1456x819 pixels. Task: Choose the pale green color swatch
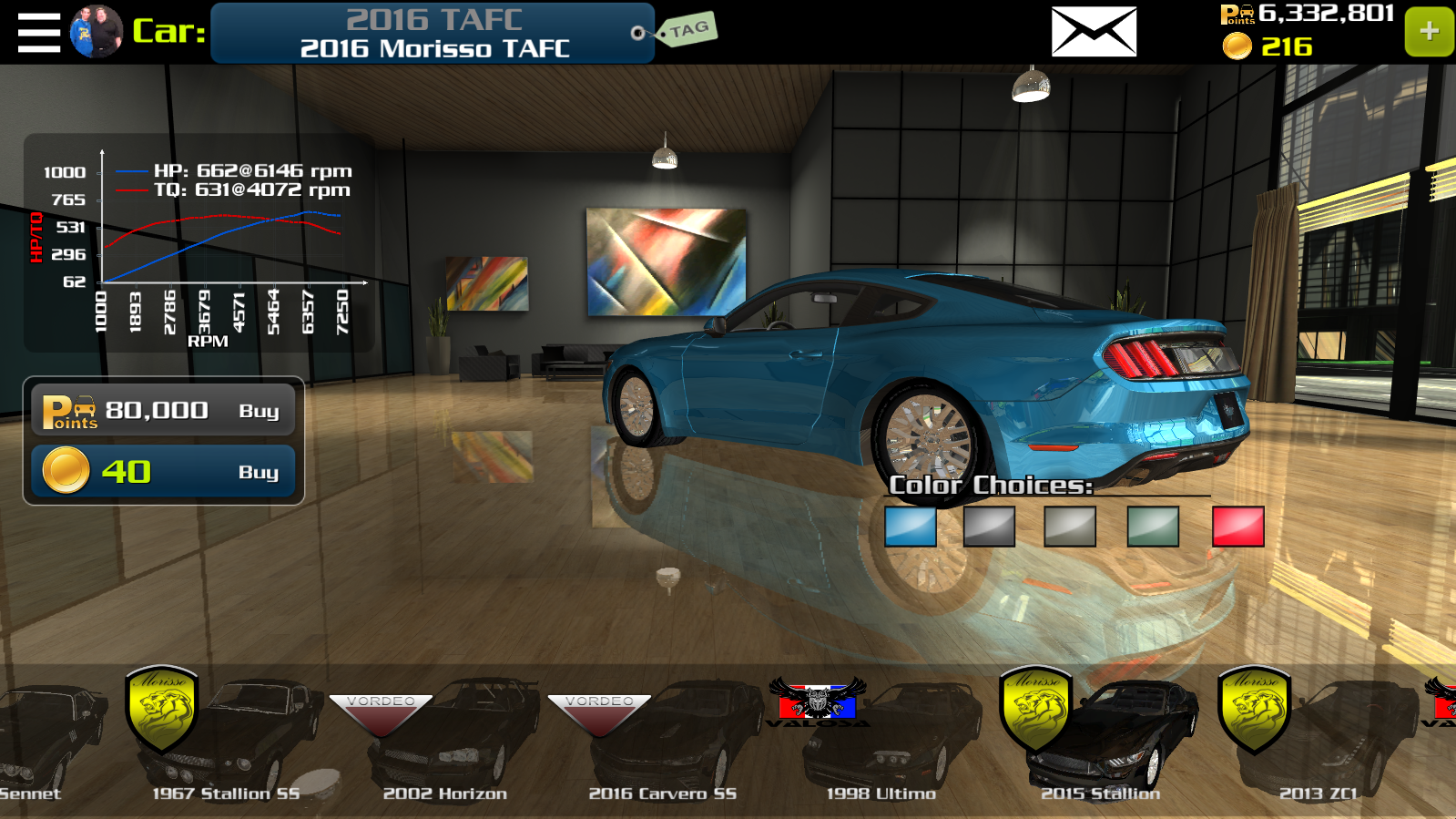[1153, 527]
